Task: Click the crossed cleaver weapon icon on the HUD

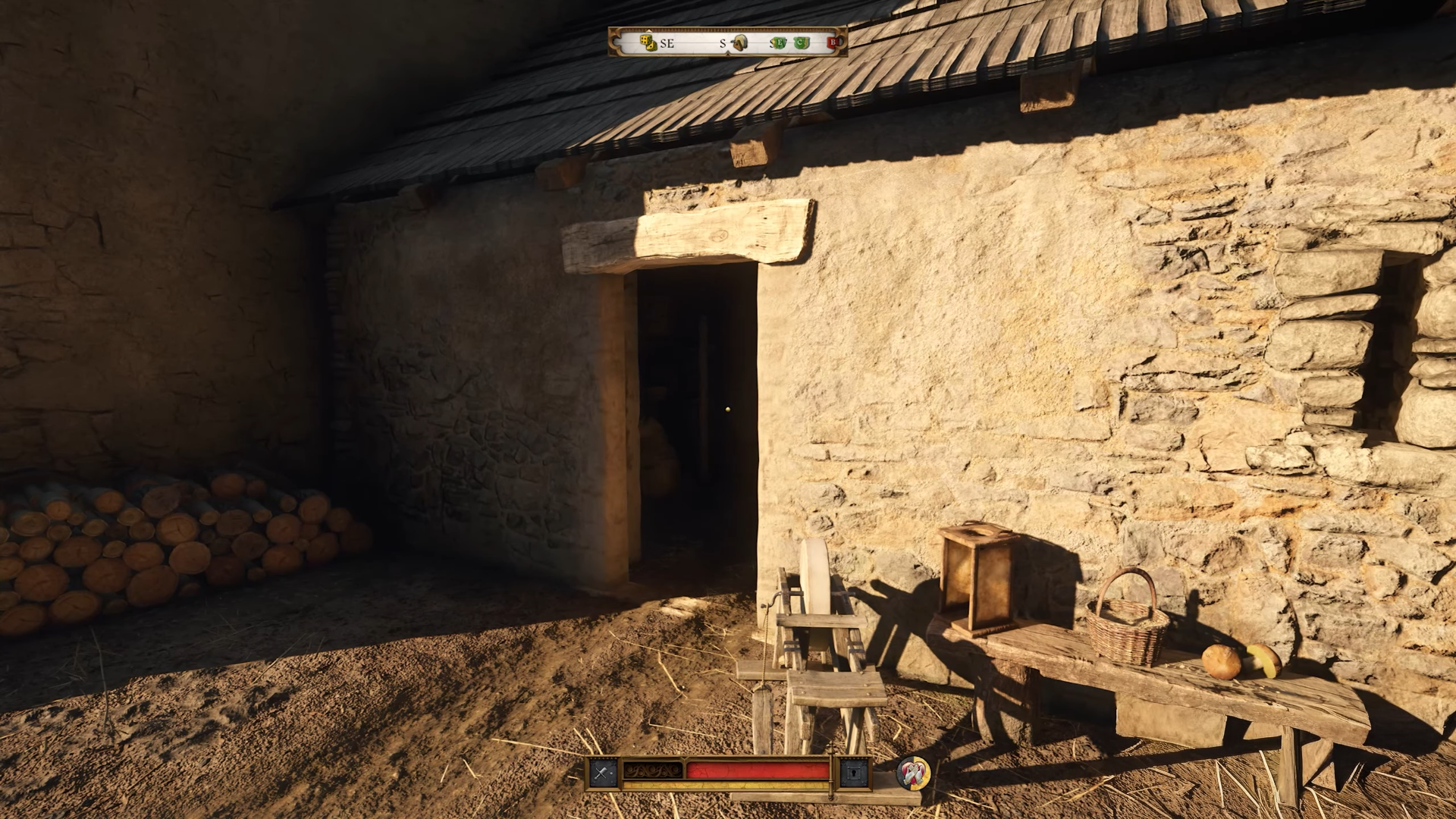Action: pos(601,771)
